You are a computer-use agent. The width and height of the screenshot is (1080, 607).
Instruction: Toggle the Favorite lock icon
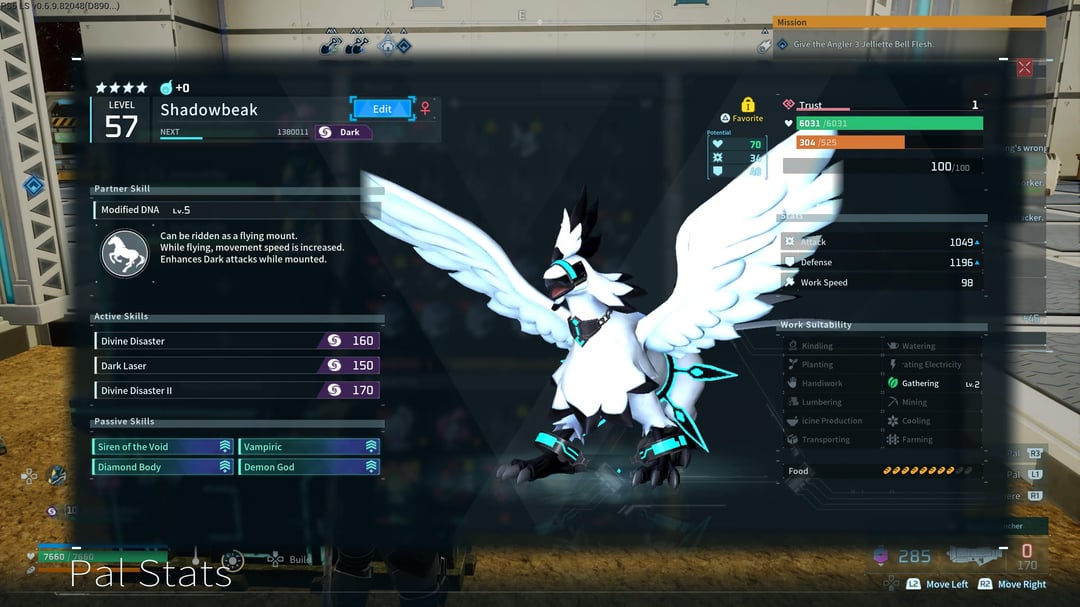point(747,105)
